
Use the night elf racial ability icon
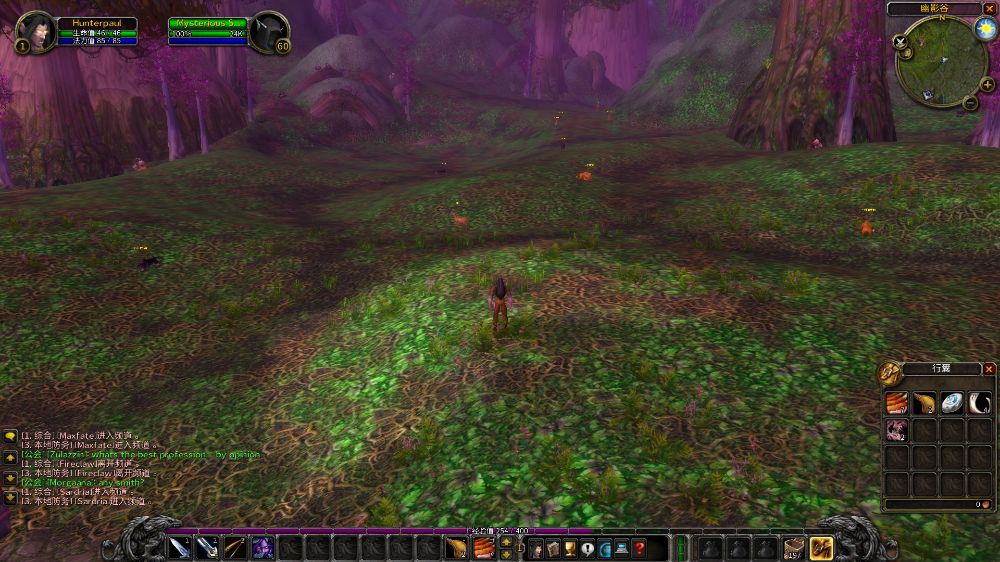point(263,547)
